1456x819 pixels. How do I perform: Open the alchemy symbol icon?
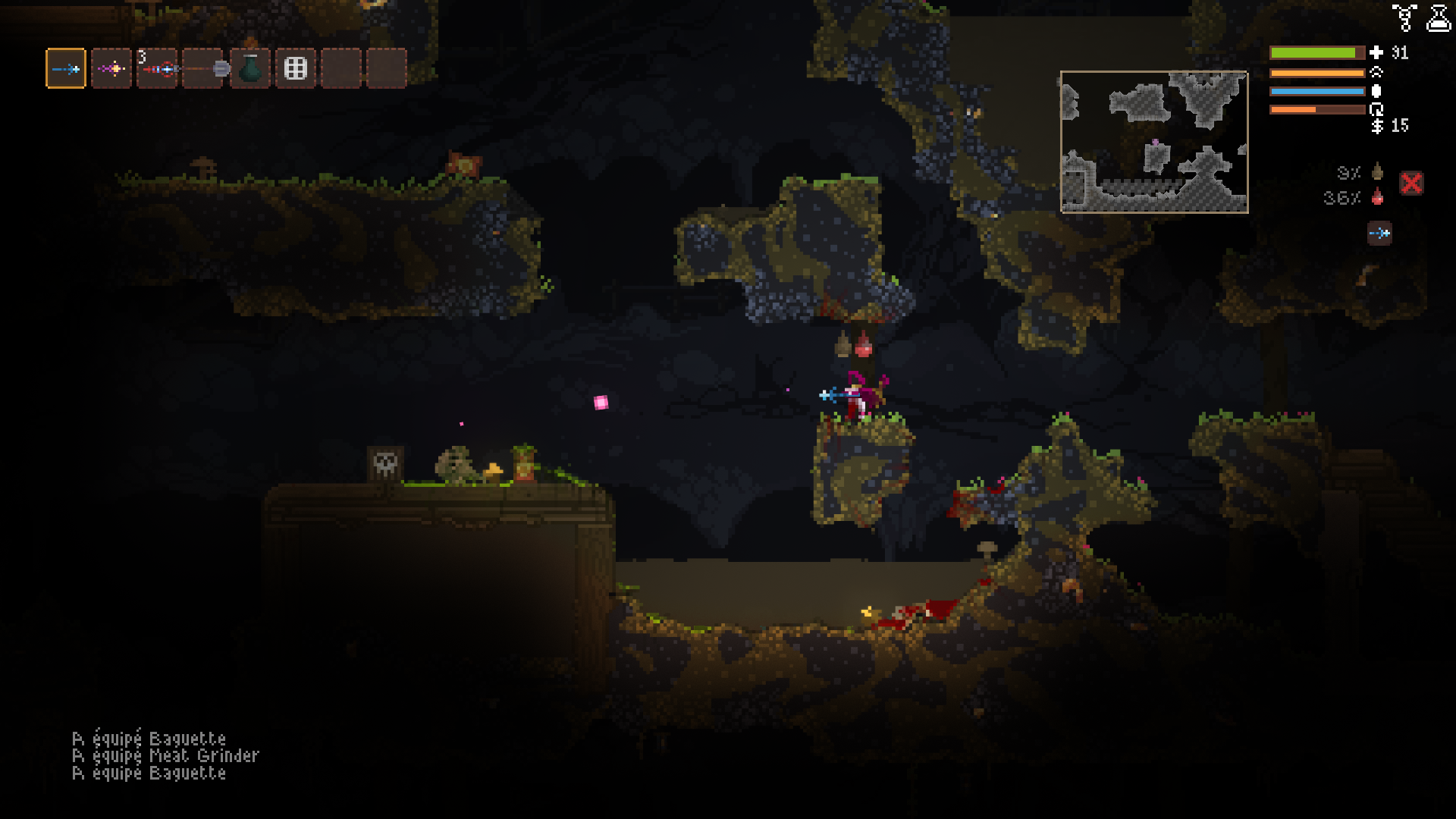[1404, 18]
